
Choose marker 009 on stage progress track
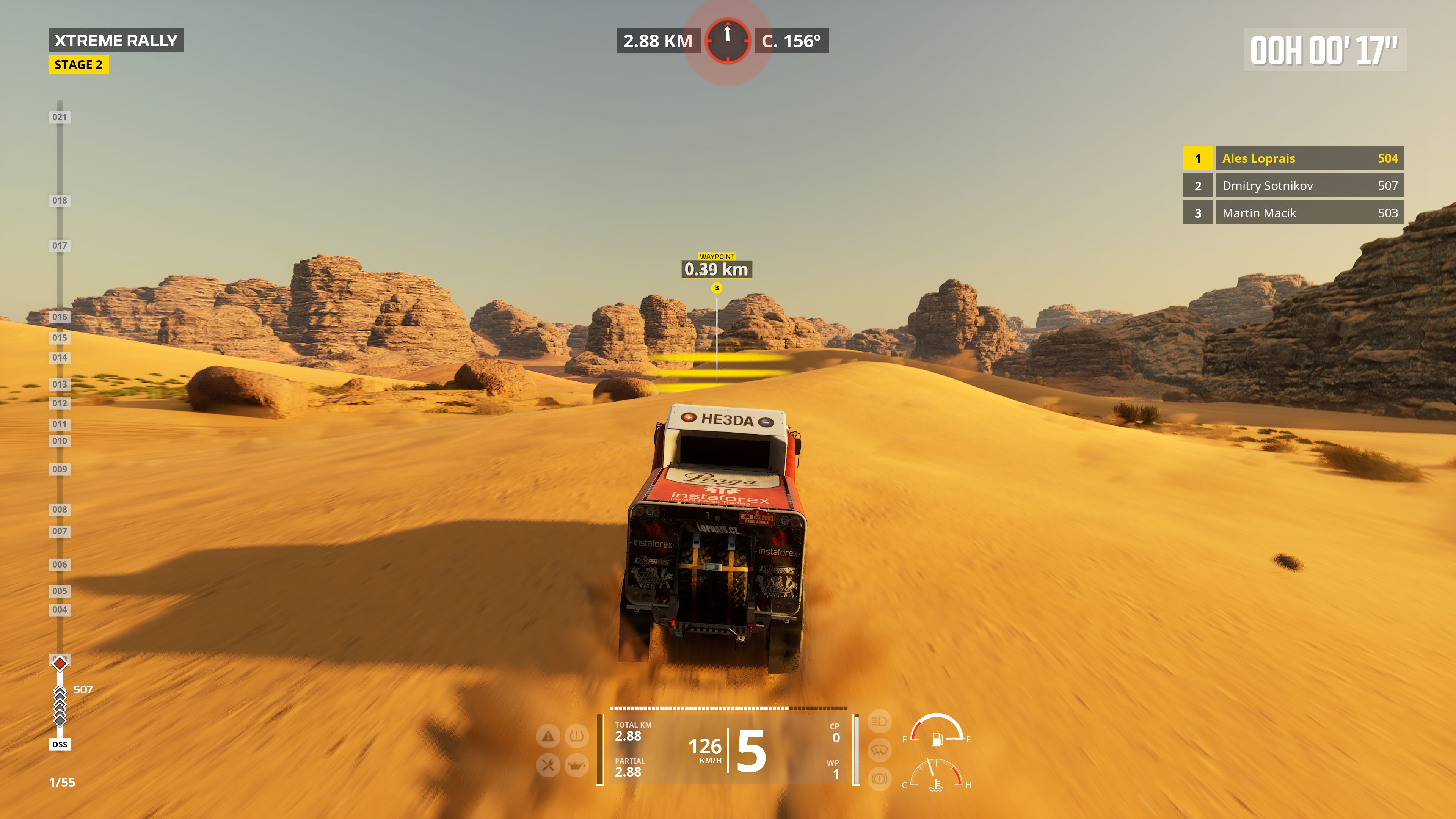pos(60,469)
